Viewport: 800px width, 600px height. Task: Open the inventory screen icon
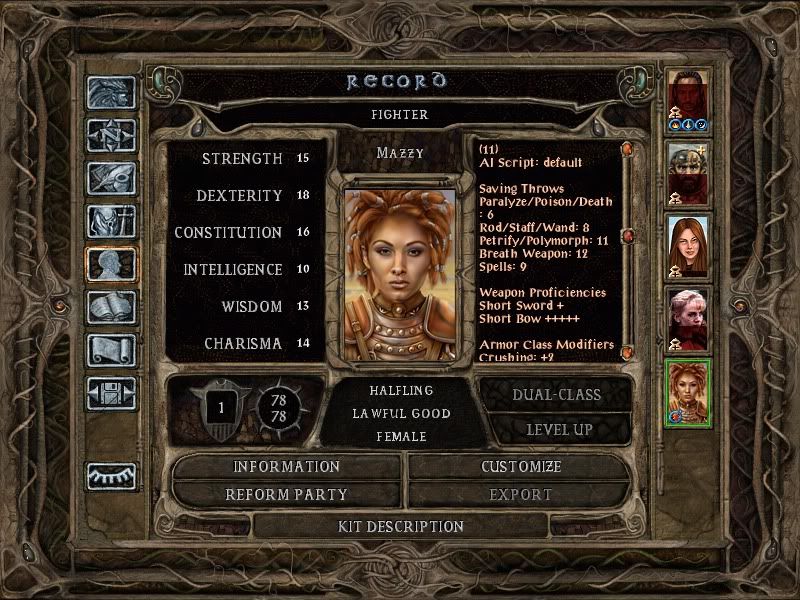pyautogui.click(x=110, y=221)
